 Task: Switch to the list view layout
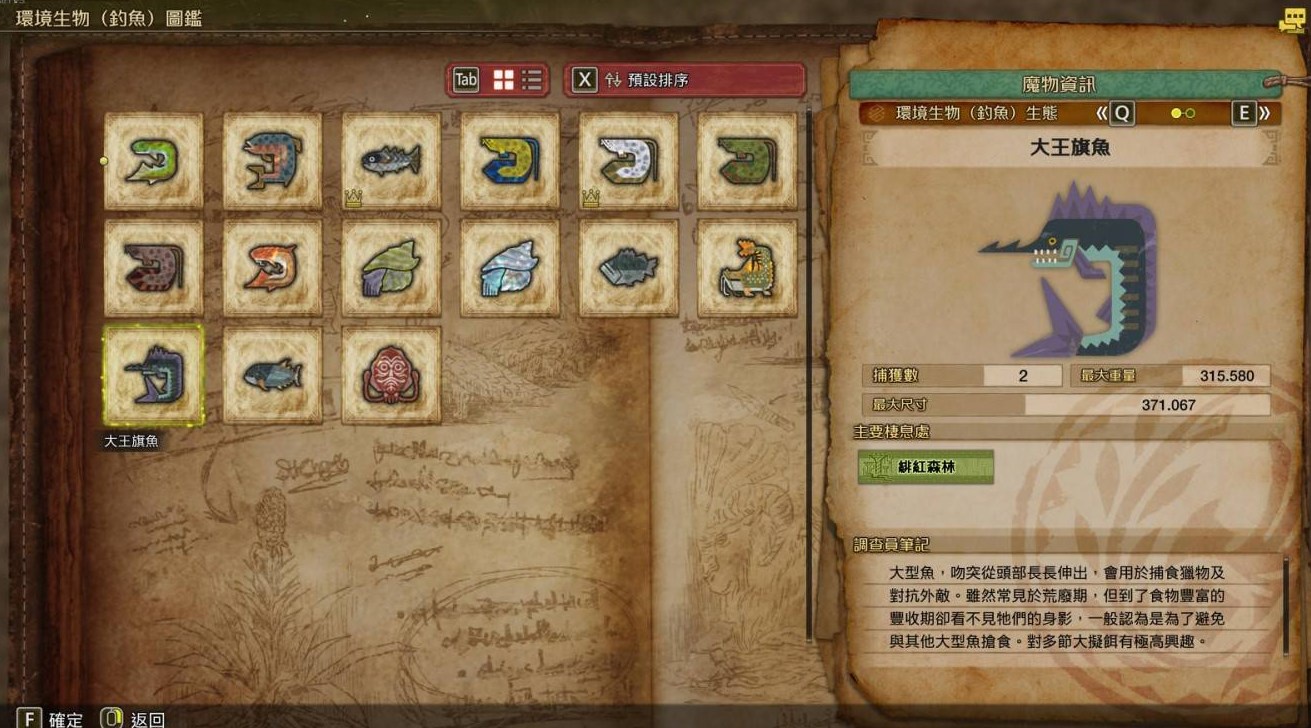click(x=532, y=80)
